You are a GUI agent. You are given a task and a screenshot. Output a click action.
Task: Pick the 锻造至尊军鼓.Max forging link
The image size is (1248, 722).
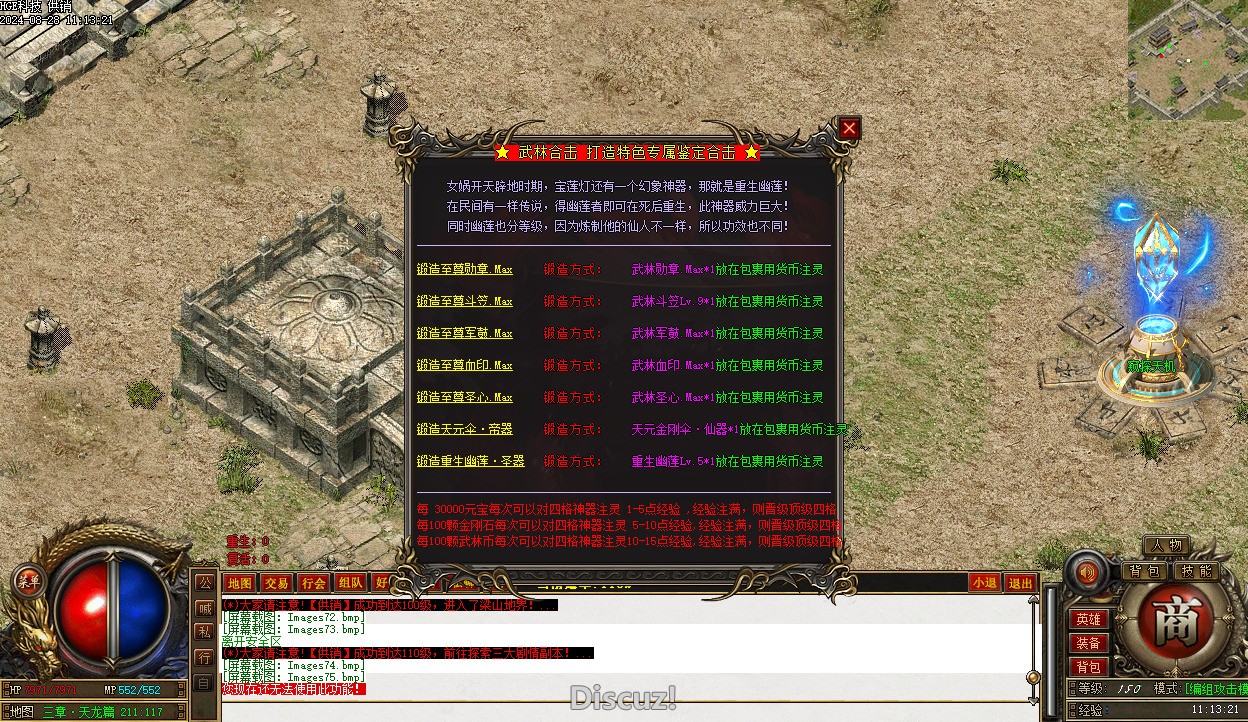coord(464,334)
